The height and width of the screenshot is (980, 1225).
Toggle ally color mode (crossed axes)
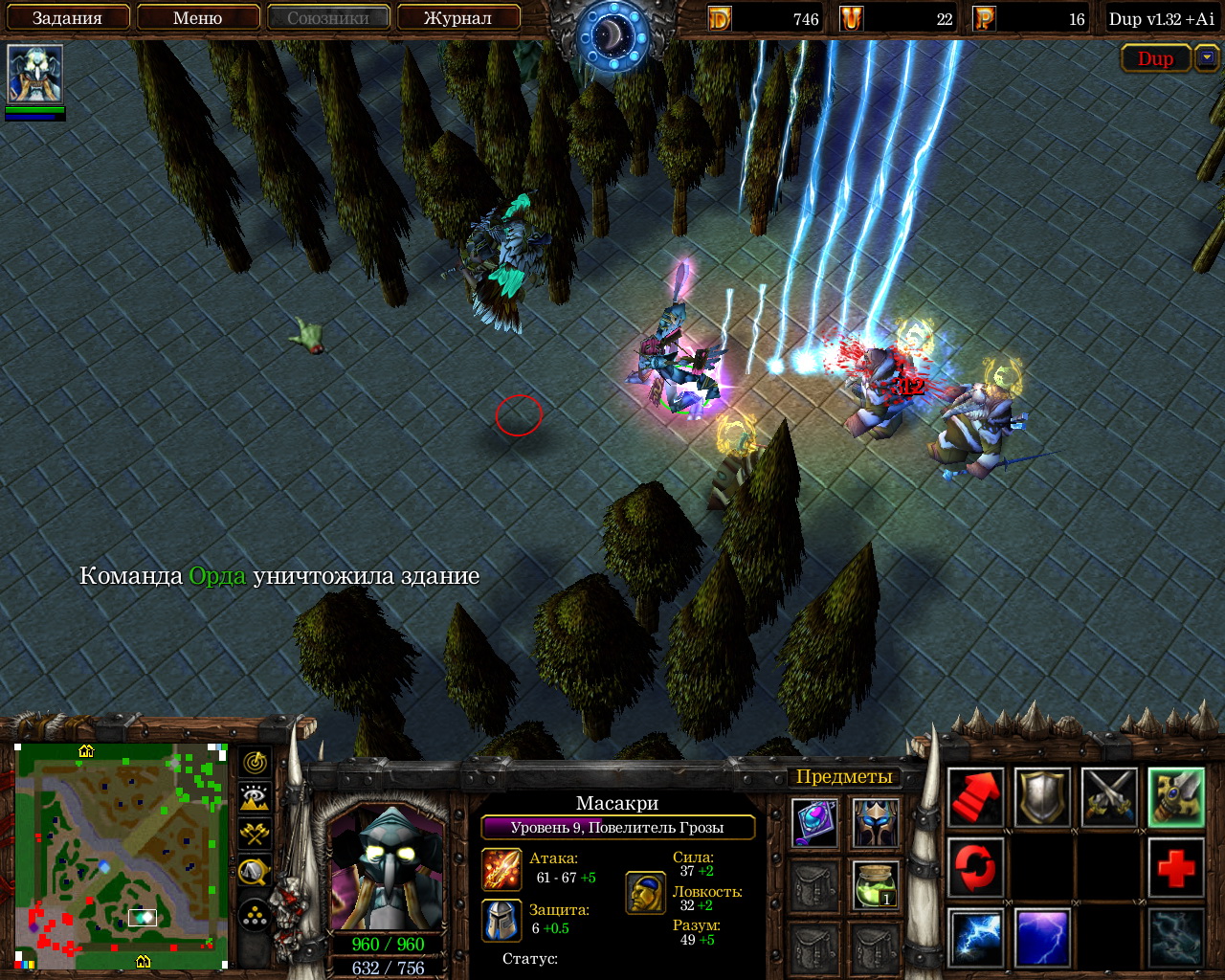[255, 833]
